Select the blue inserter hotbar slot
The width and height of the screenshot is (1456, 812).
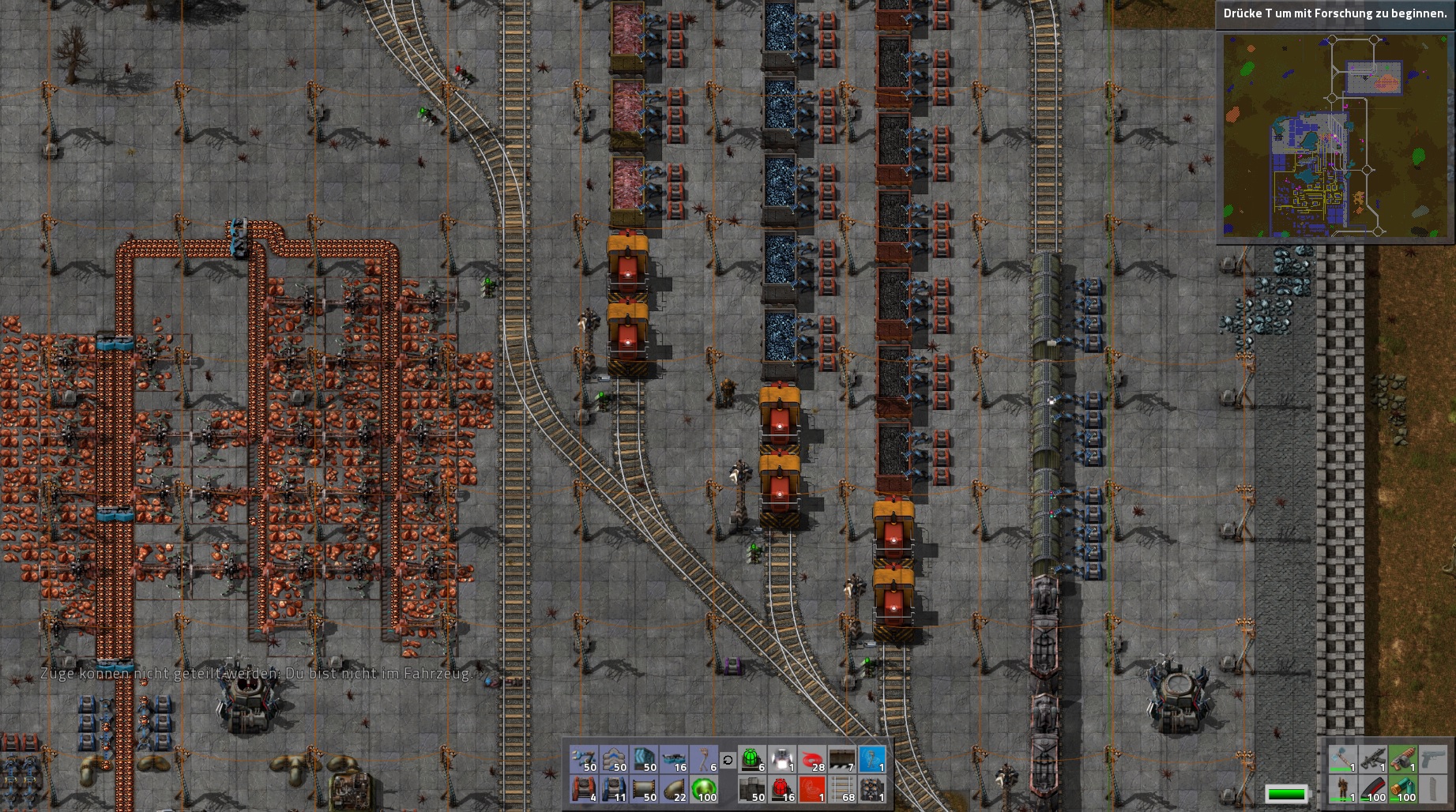coord(585,759)
